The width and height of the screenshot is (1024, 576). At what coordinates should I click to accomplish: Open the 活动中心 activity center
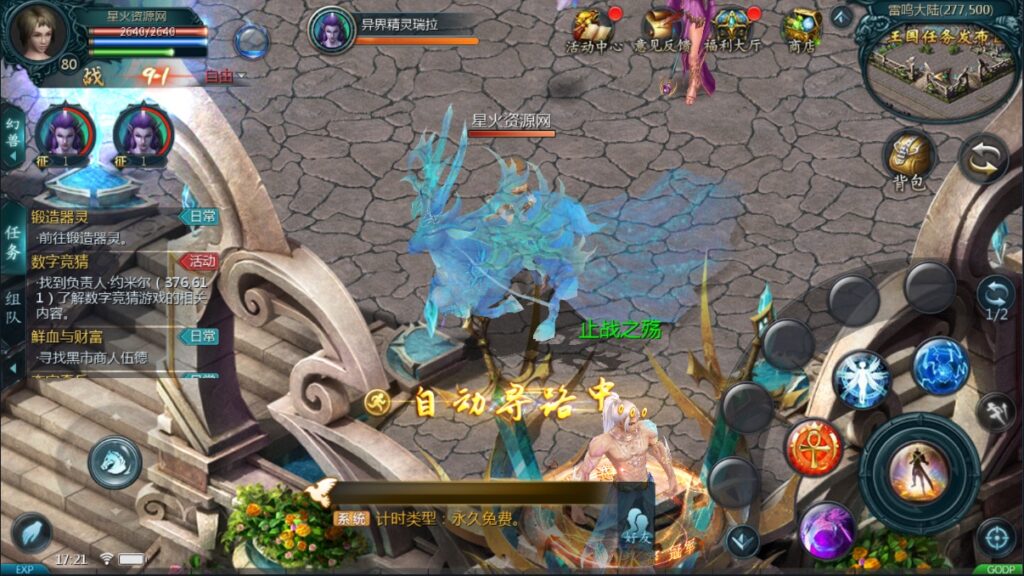tap(594, 28)
